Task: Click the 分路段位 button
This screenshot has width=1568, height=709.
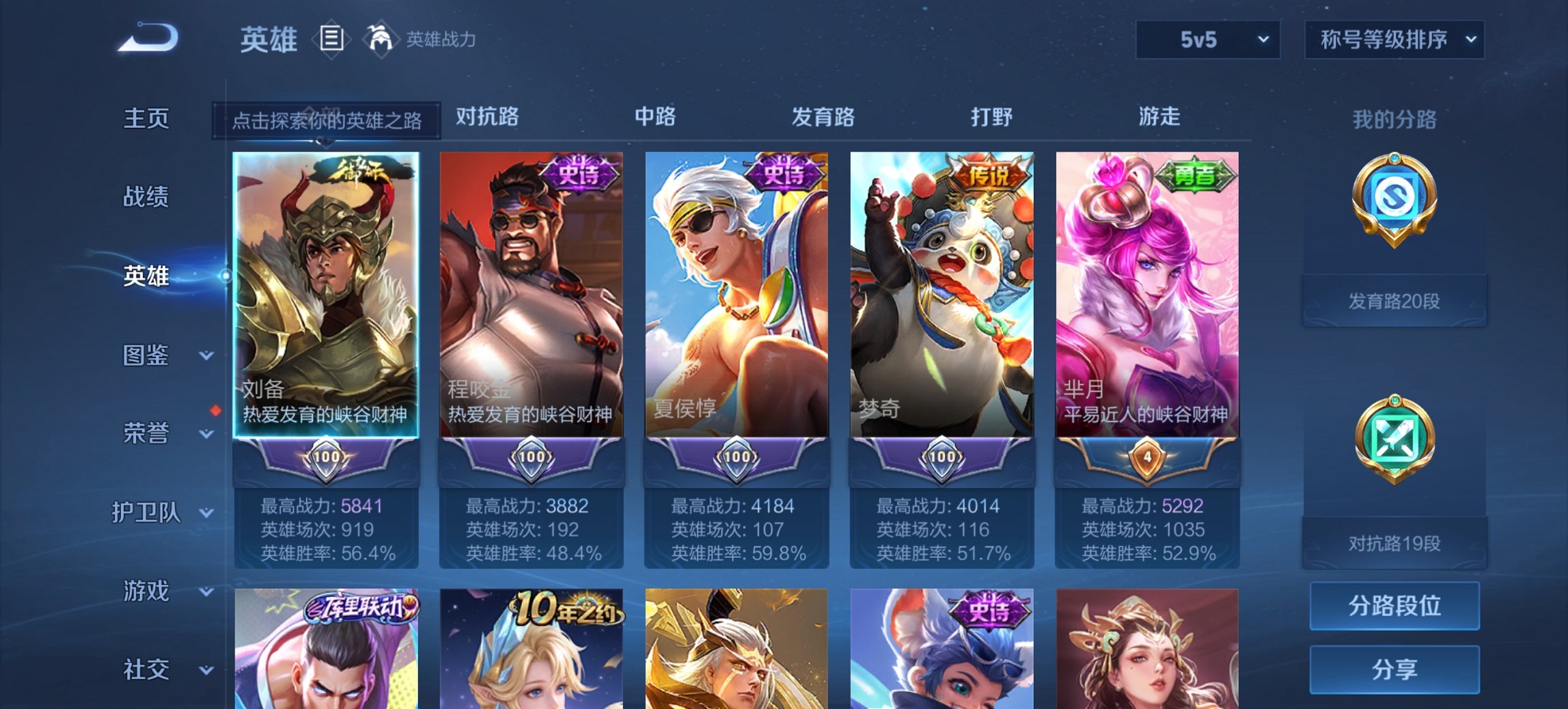Action: coord(1396,606)
